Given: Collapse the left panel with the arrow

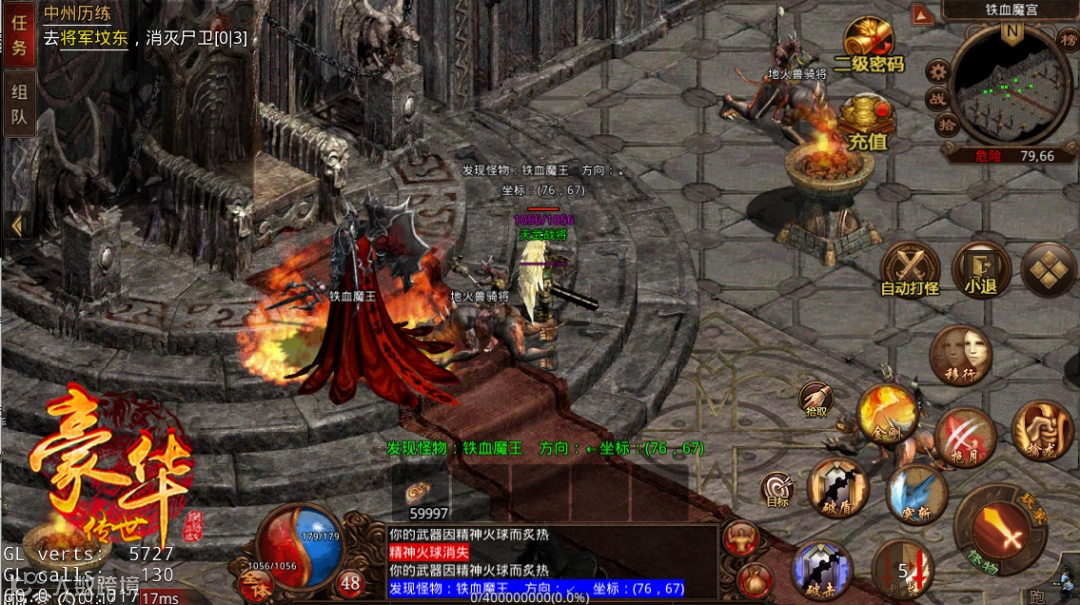Looking at the screenshot, I should (16, 226).
